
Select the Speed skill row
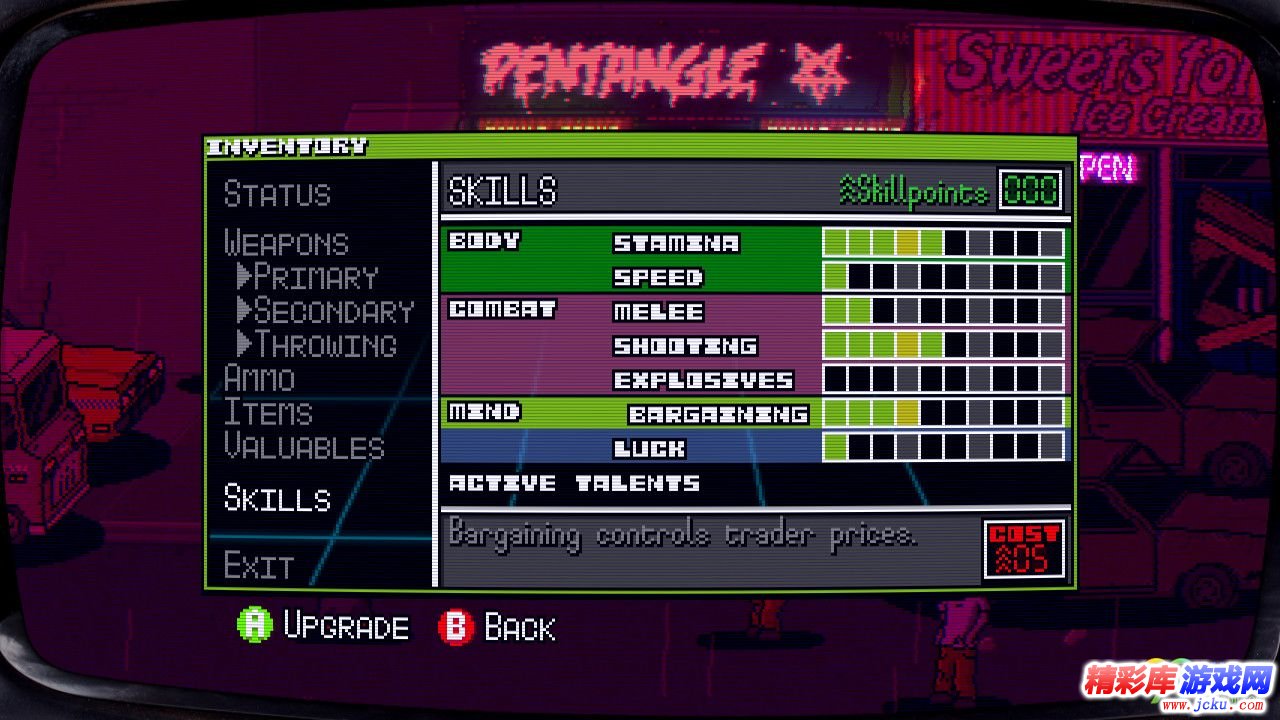pos(658,277)
